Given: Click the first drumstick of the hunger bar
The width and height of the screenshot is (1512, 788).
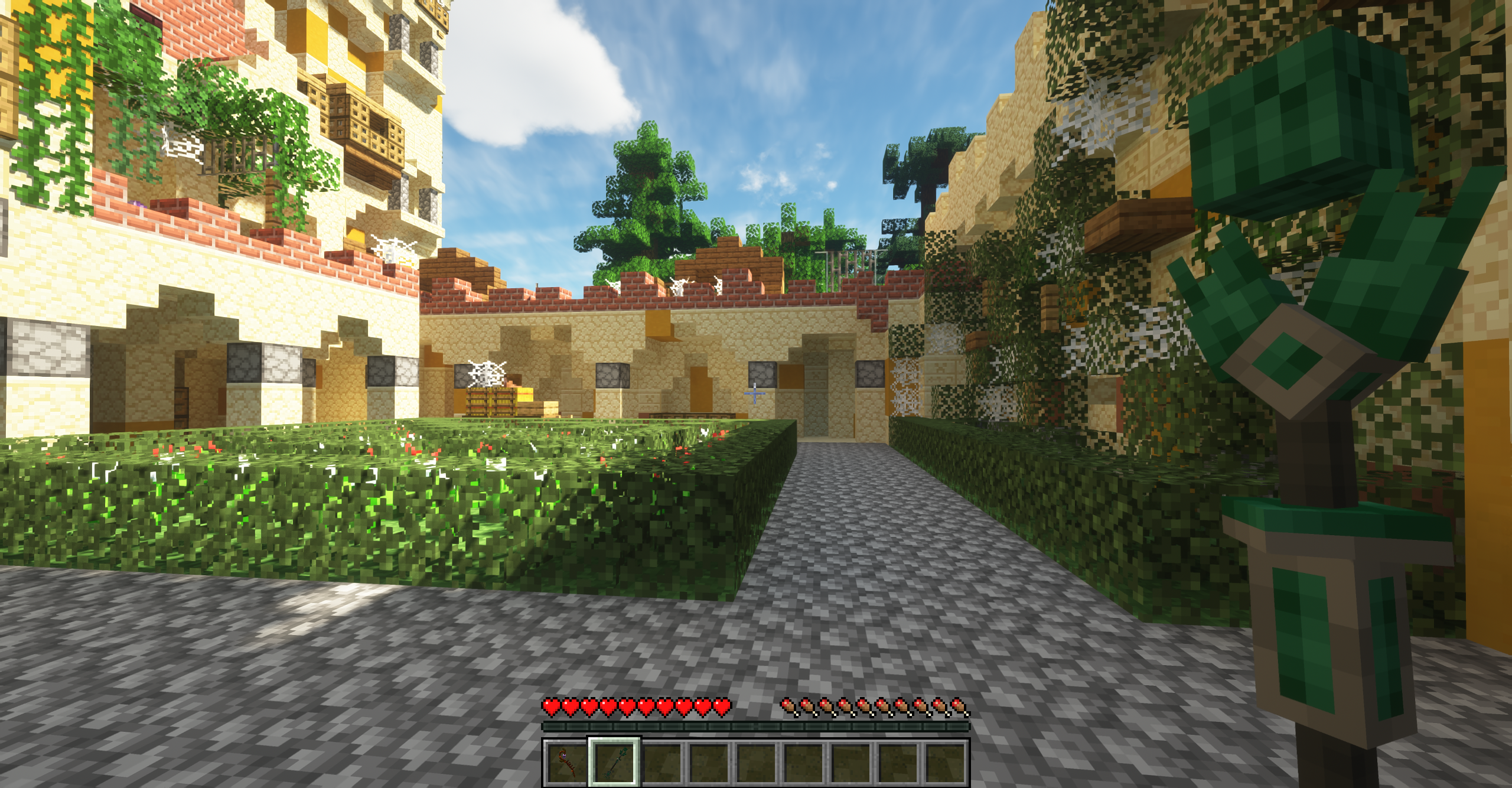Looking at the screenshot, I should [788, 705].
